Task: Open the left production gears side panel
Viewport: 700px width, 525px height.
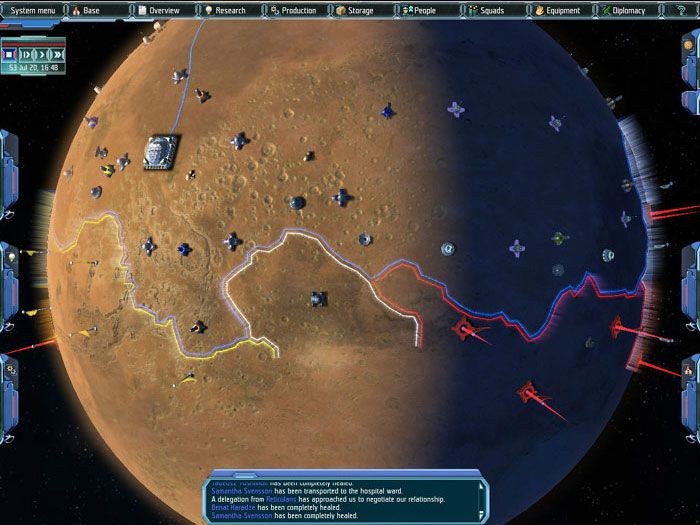Action: [8, 370]
